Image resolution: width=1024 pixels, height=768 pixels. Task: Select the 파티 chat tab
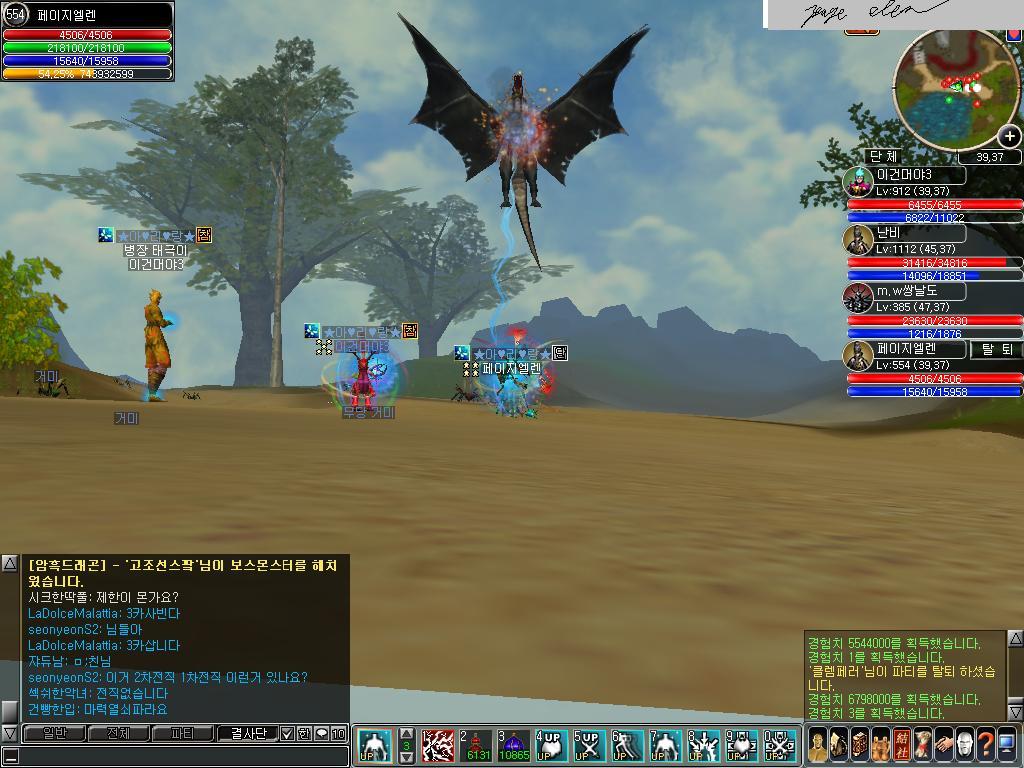coord(182,733)
